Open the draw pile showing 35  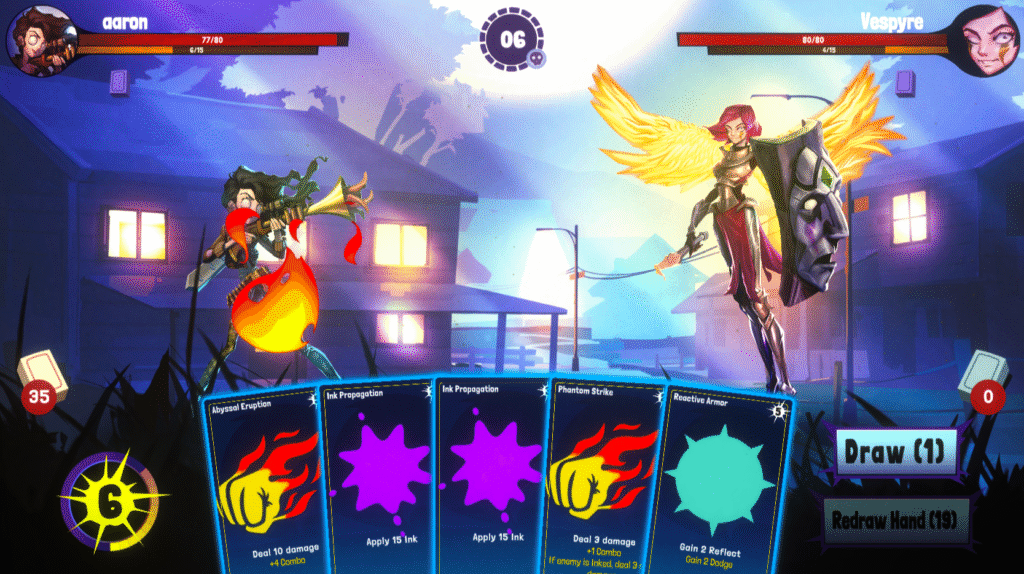pyautogui.click(x=42, y=380)
